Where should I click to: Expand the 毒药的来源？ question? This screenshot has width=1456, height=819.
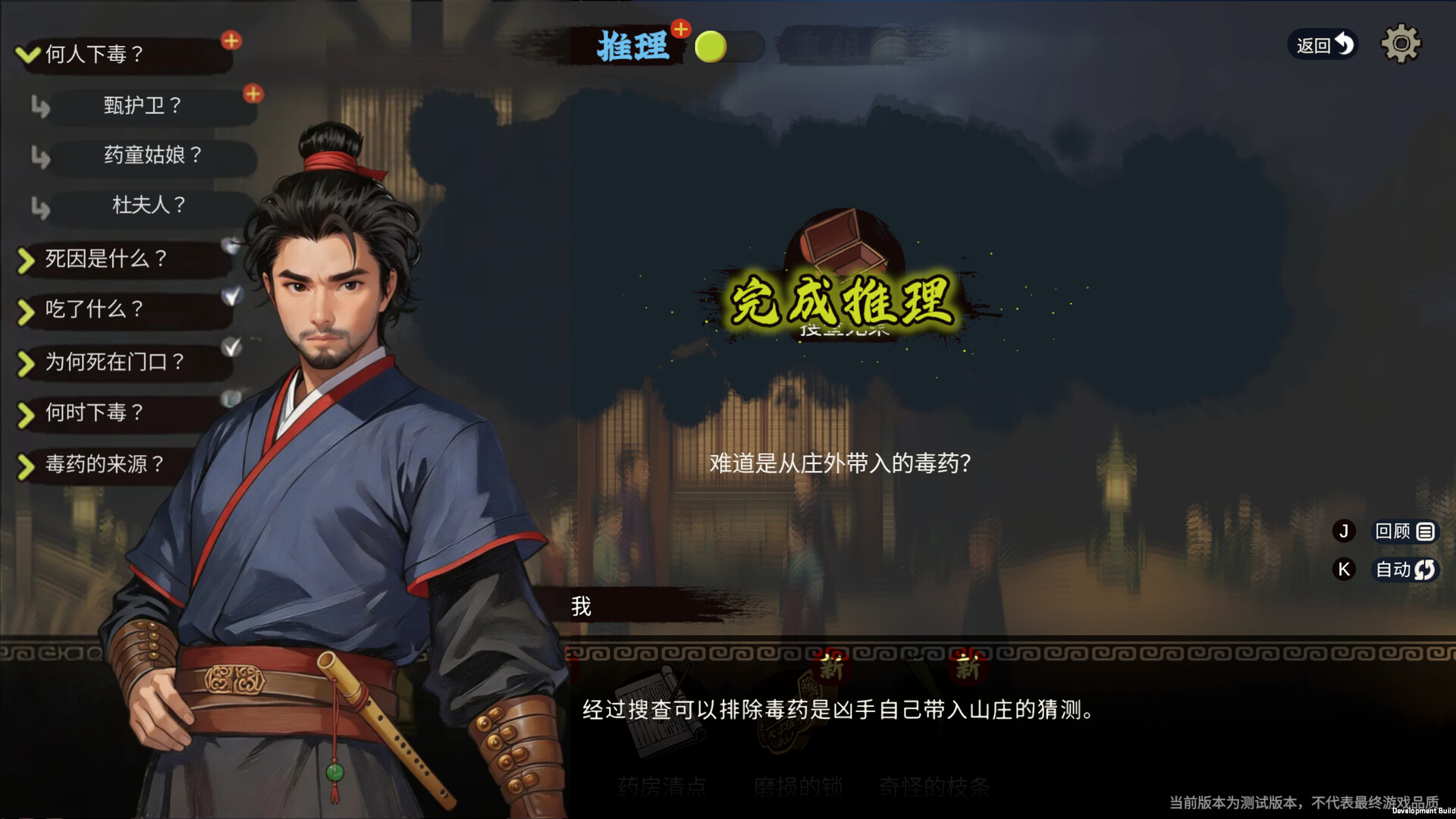[x=105, y=464]
